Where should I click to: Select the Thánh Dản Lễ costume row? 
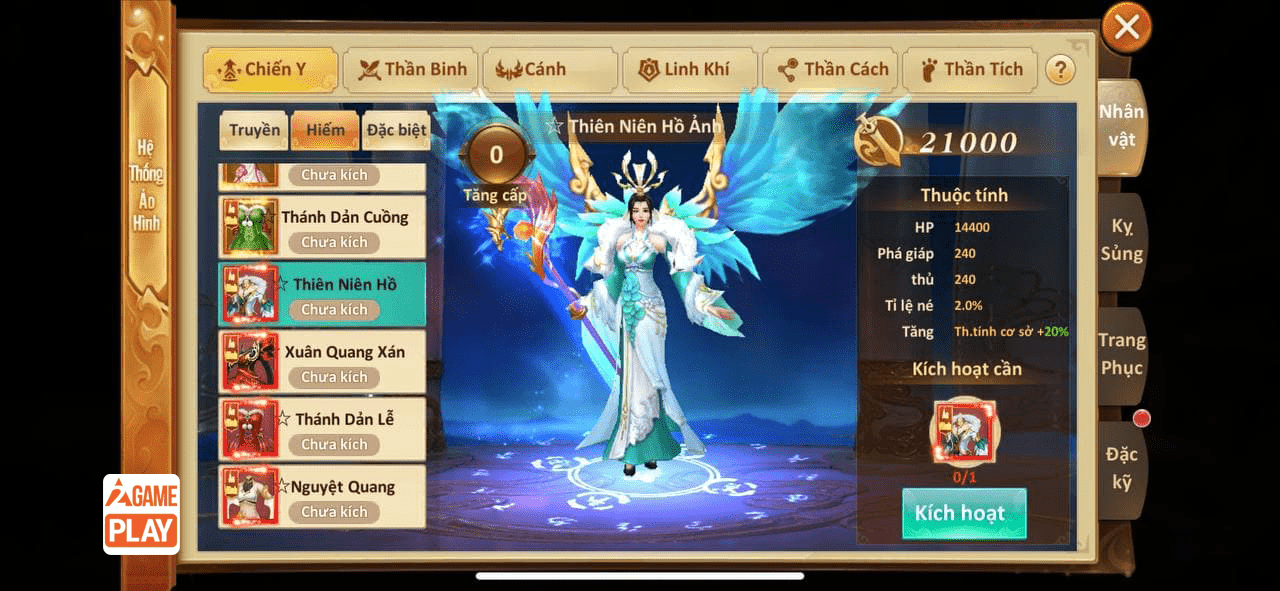point(322,429)
